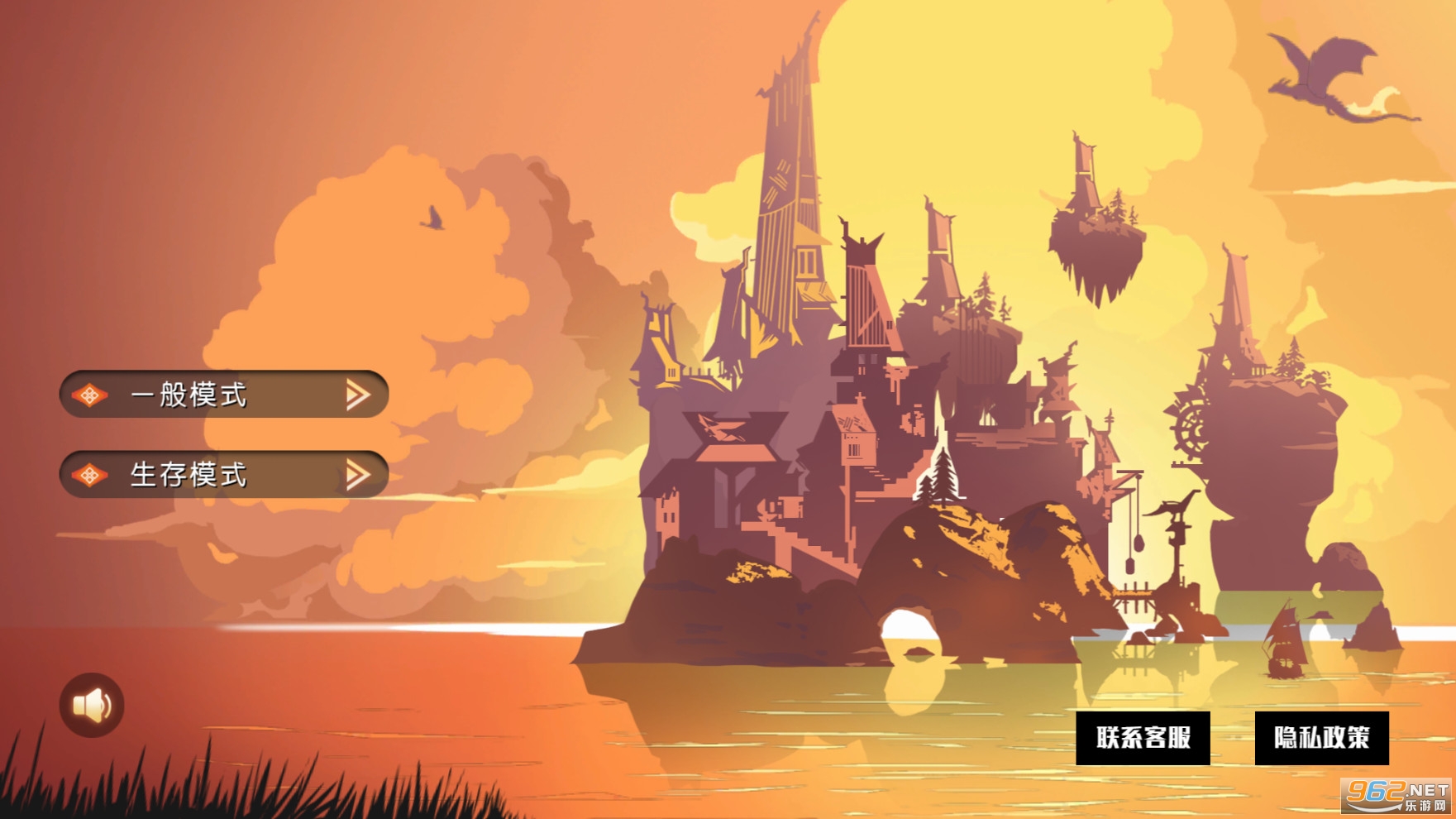Image resolution: width=1456 pixels, height=819 pixels.
Task: Open 联系客服 customer service
Action: coord(1143,737)
